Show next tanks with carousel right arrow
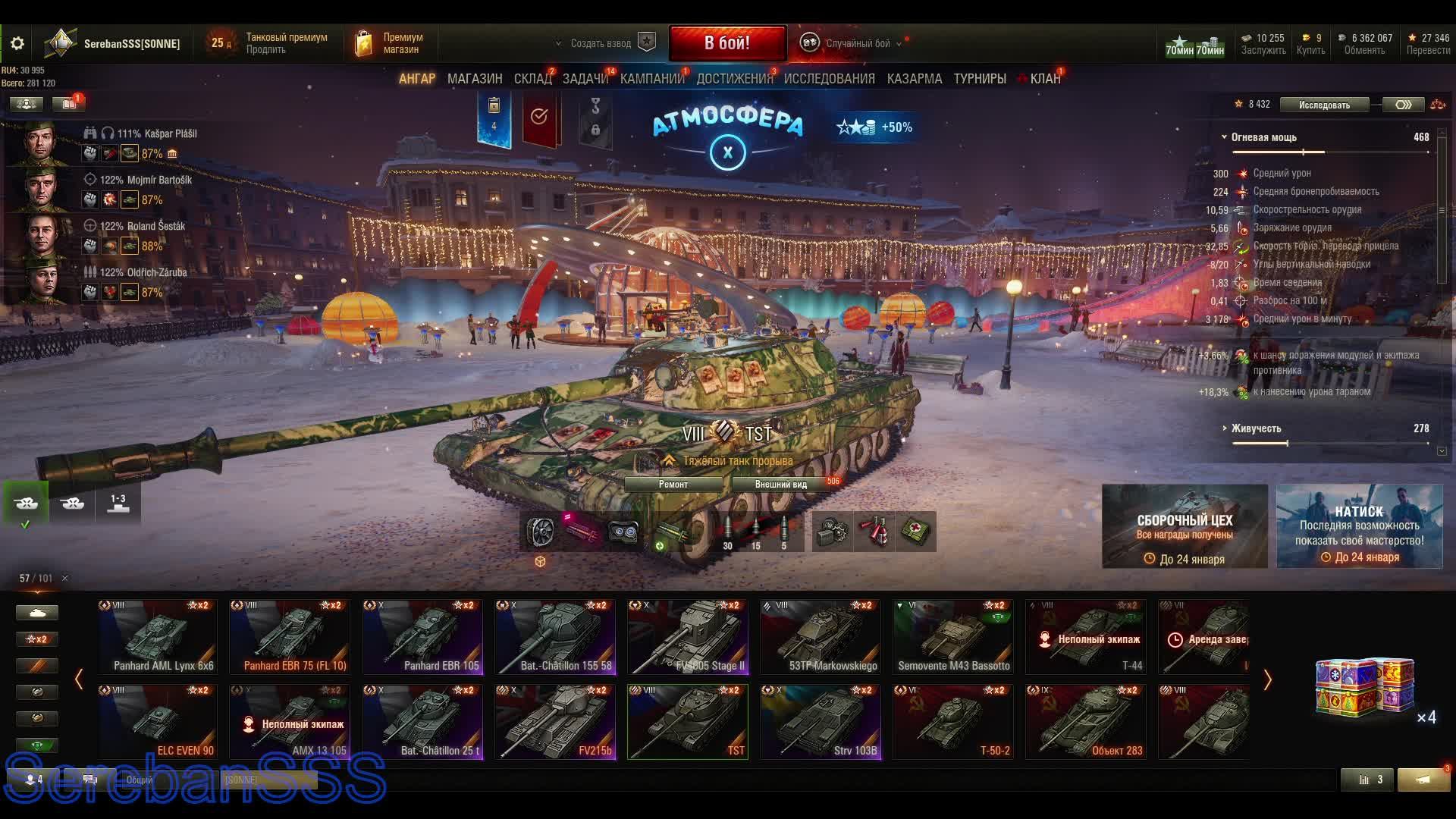Image resolution: width=1456 pixels, height=819 pixels. coord(1267,679)
